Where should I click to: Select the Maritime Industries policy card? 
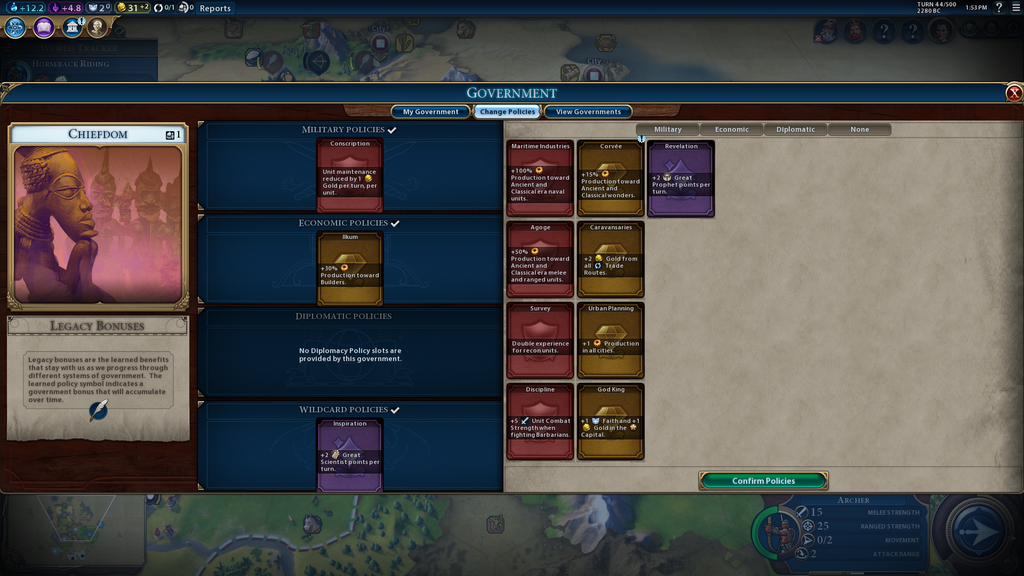pos(540,178)
